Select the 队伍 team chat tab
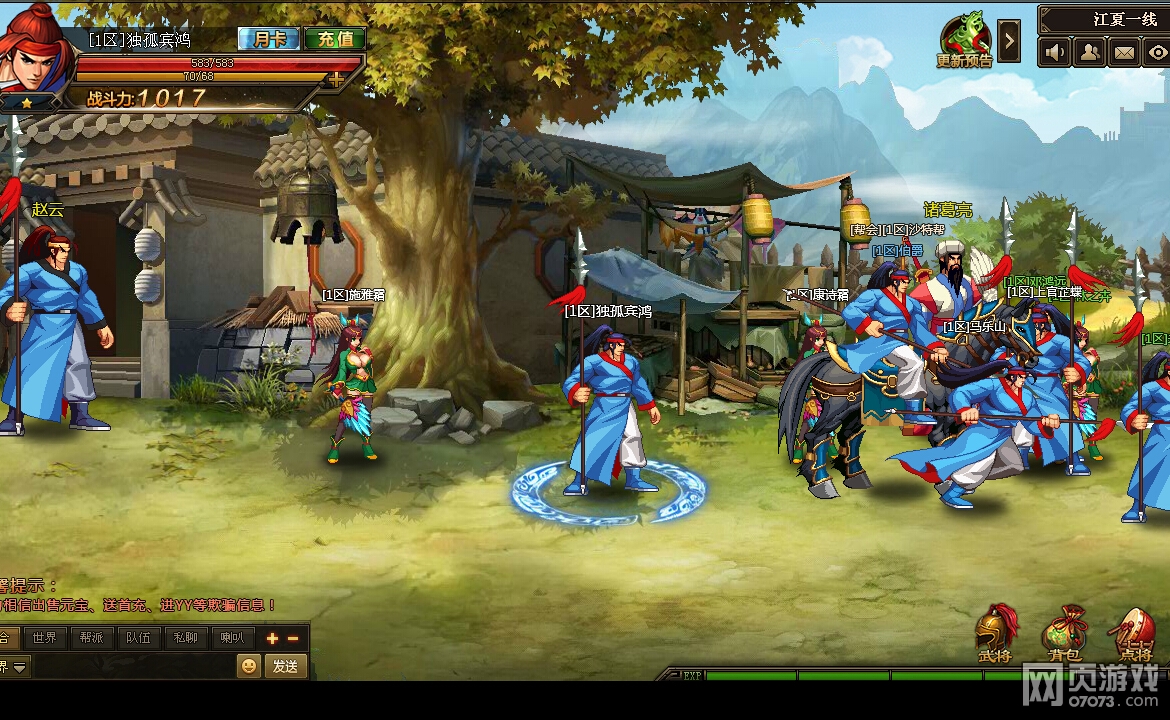The width and height of the screenshot is (1170, 720). point(139,638)
